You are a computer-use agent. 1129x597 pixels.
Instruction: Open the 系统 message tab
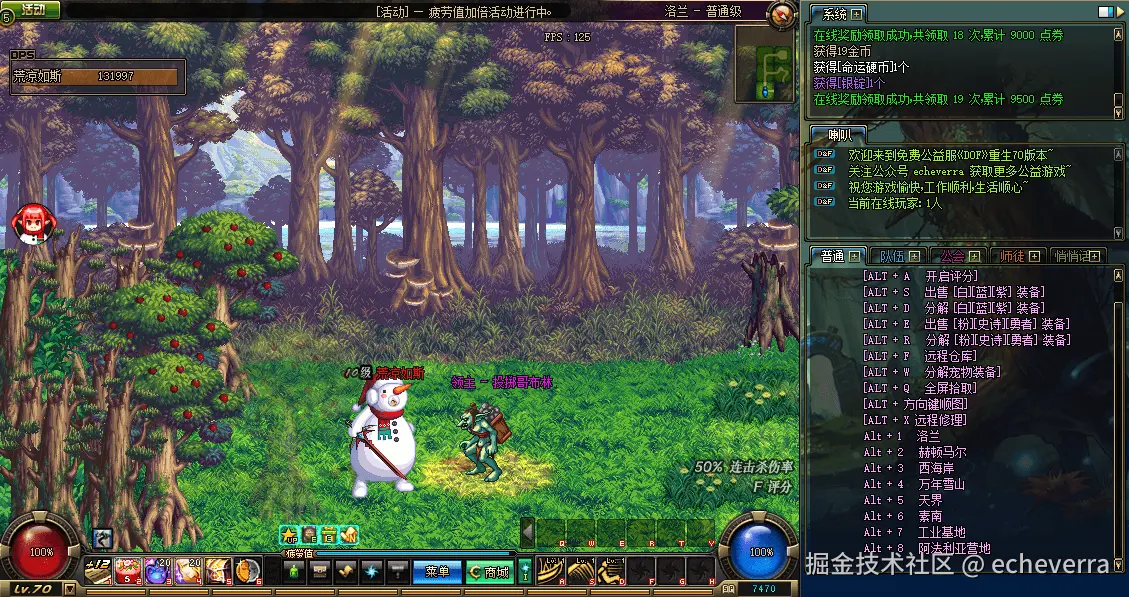tap(835, 14)
